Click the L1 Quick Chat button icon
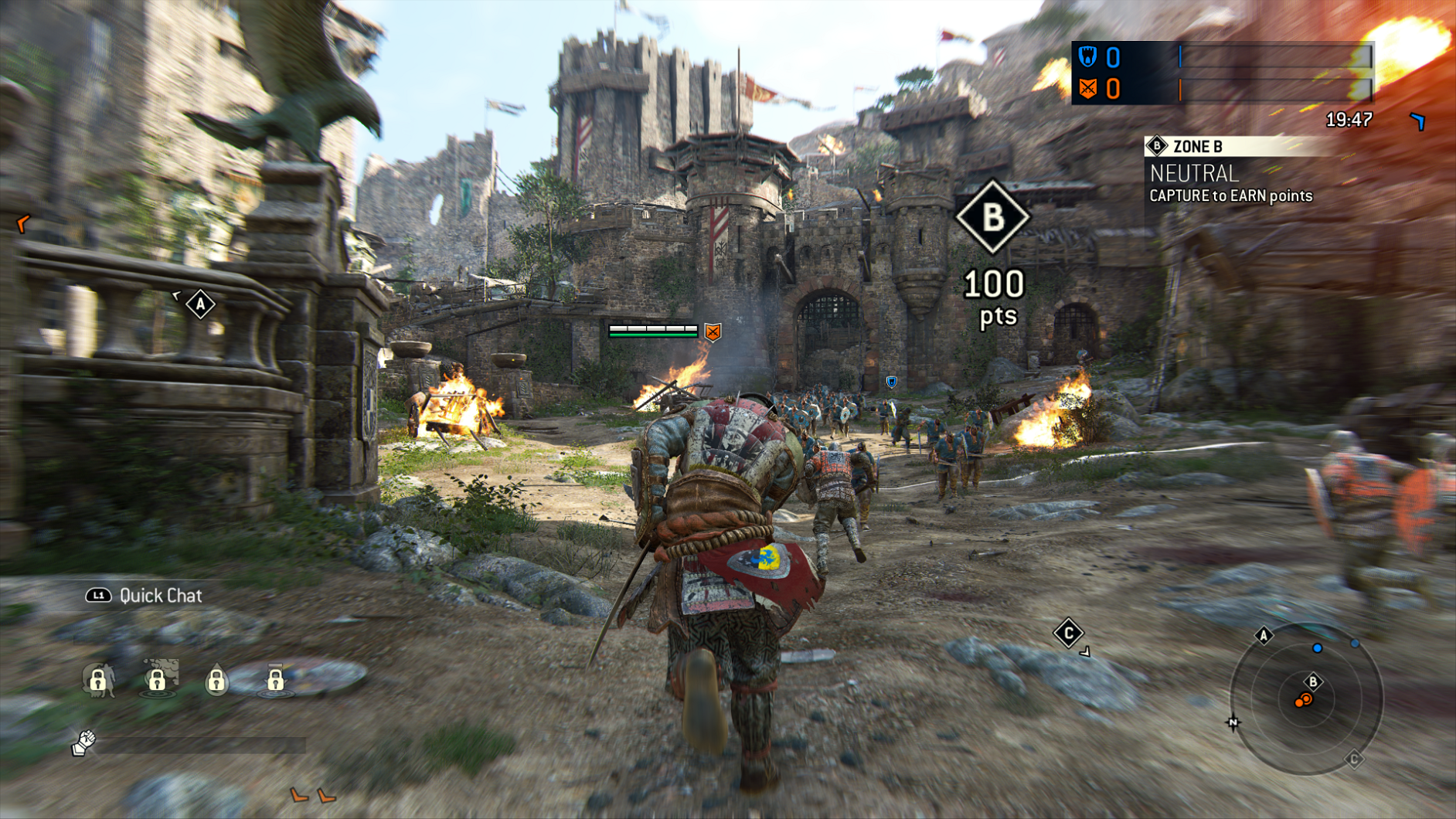 click(99, 596)
